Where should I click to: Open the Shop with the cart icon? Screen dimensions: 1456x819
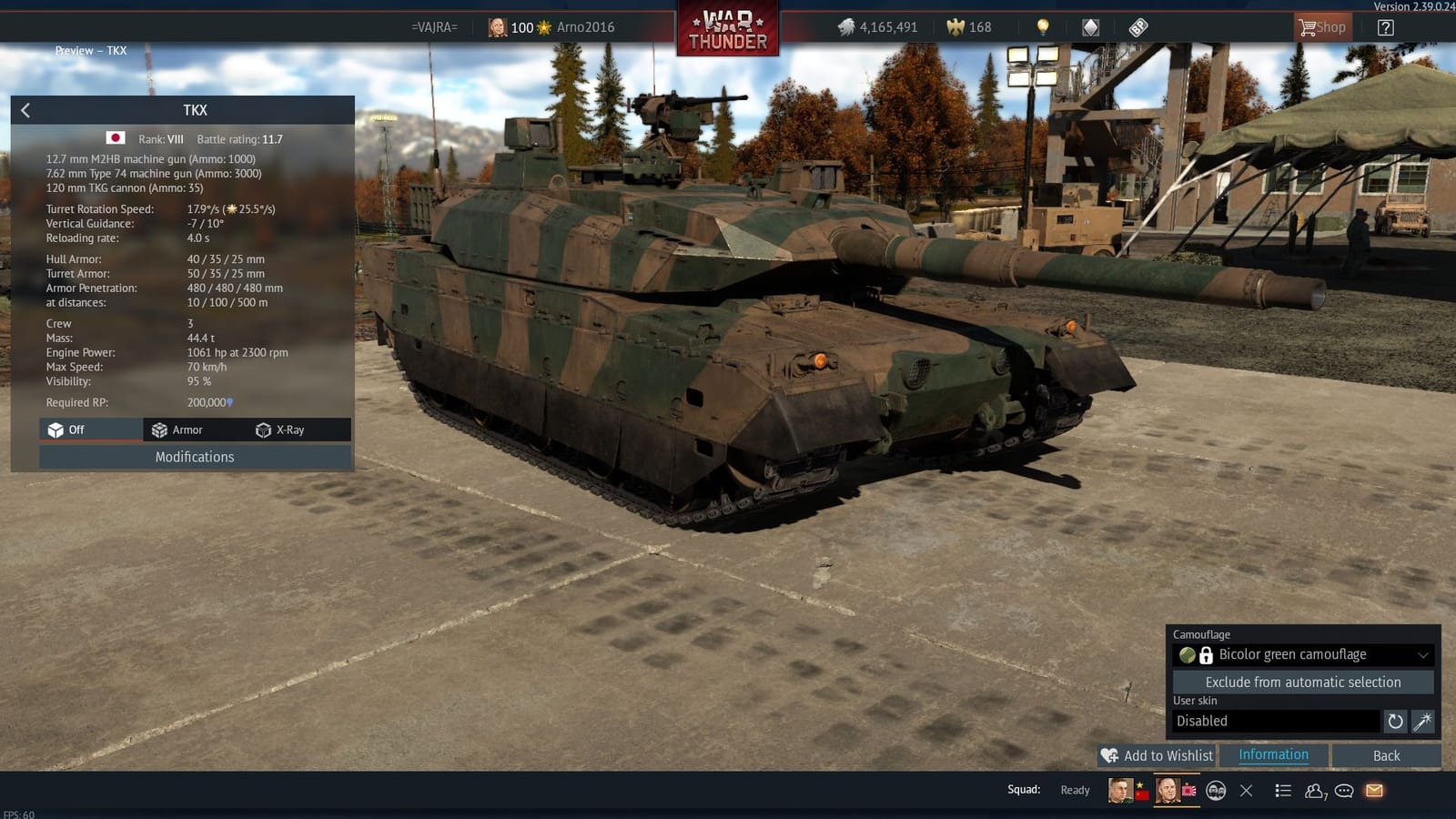(x=1322, y=27)
